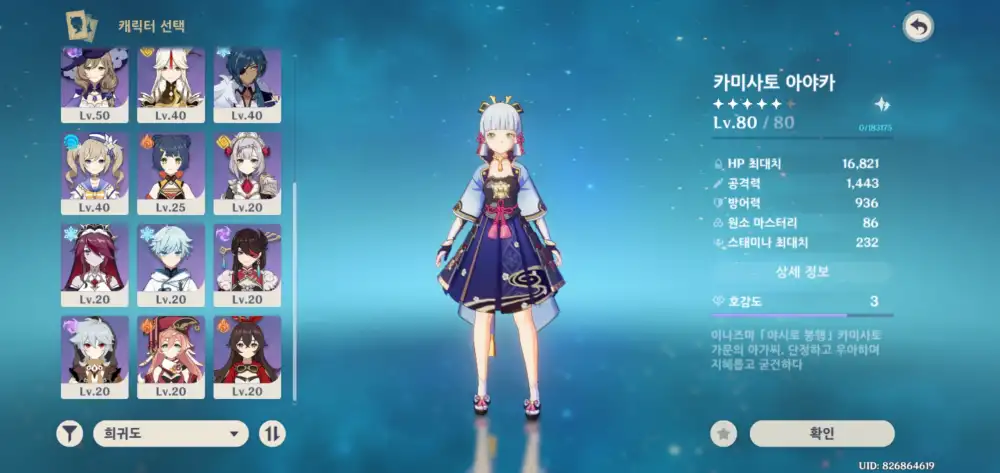This screenshot has width=1000, height=473.
Task: Click the character list scrollbar
Action: (x=295, y=290)
